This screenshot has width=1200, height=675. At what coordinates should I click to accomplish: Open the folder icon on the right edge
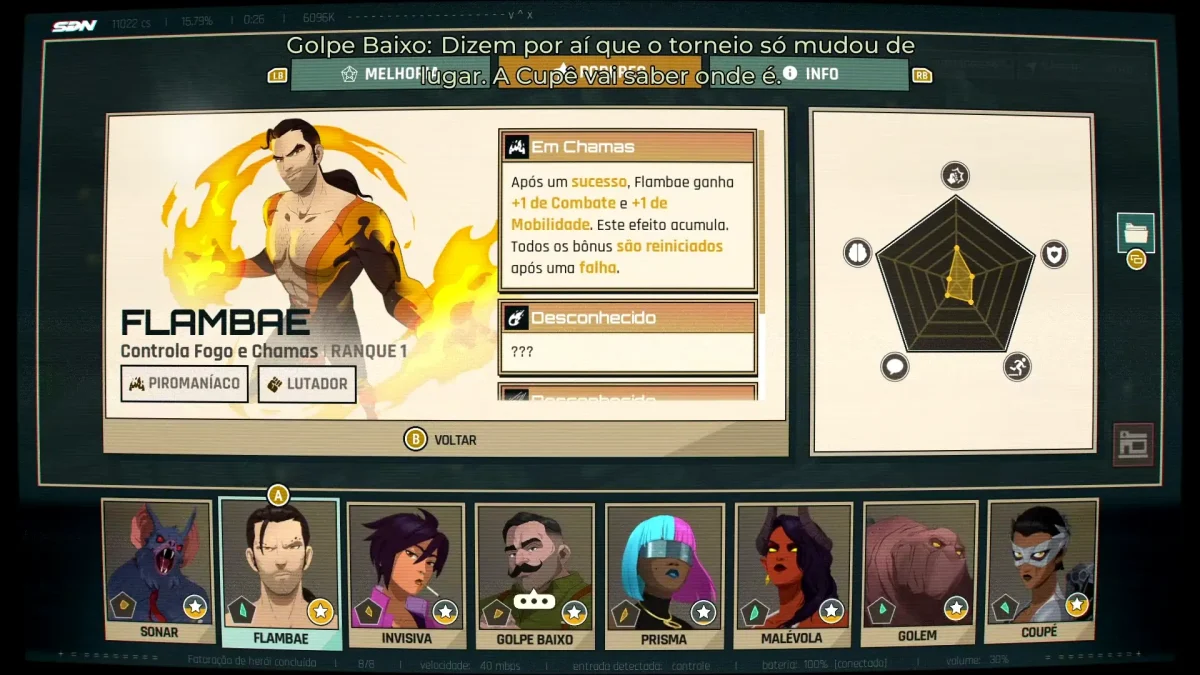1136,232
